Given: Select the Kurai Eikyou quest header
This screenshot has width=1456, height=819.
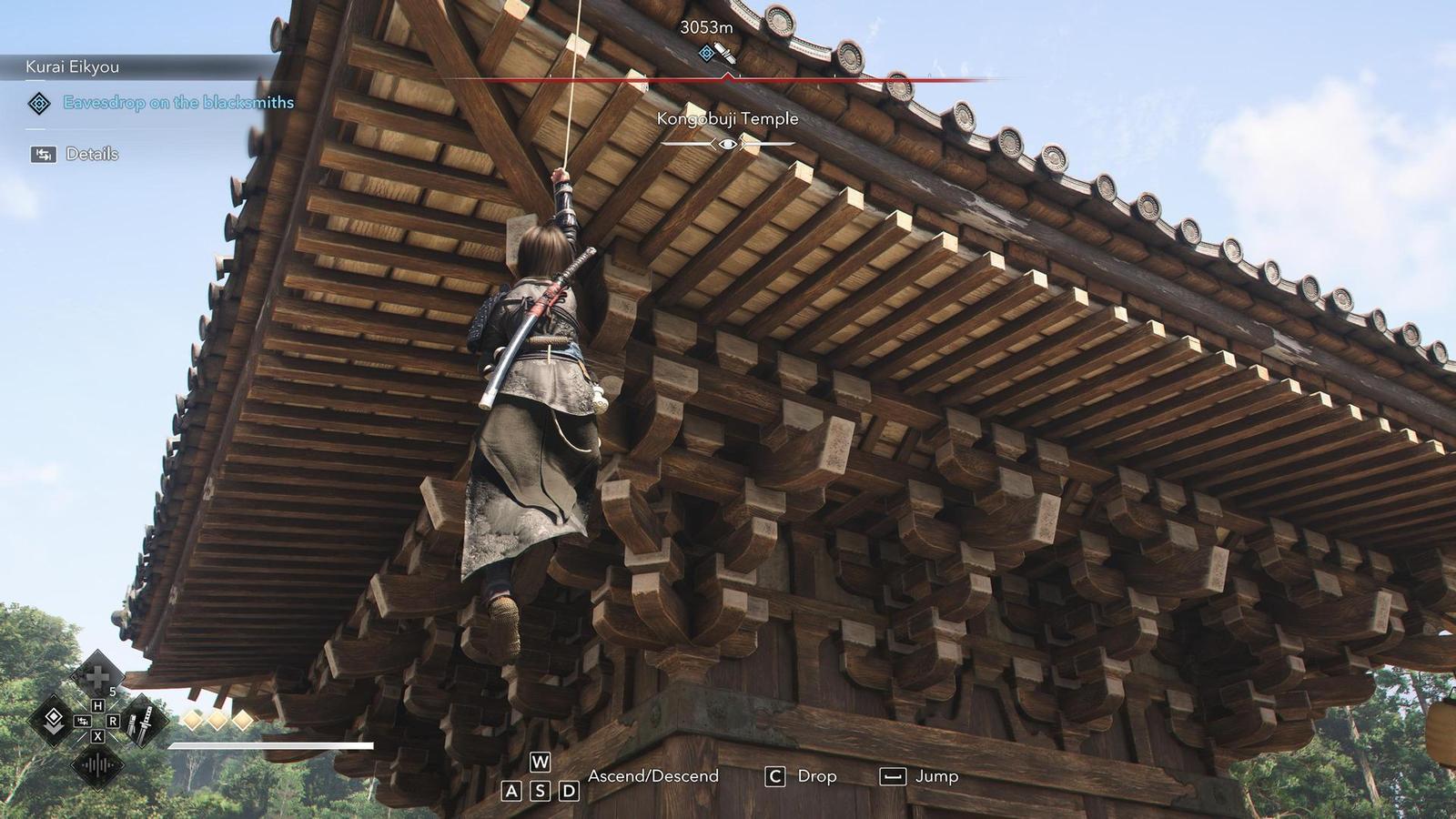Looking at the screenshot, I should (73, 66).
